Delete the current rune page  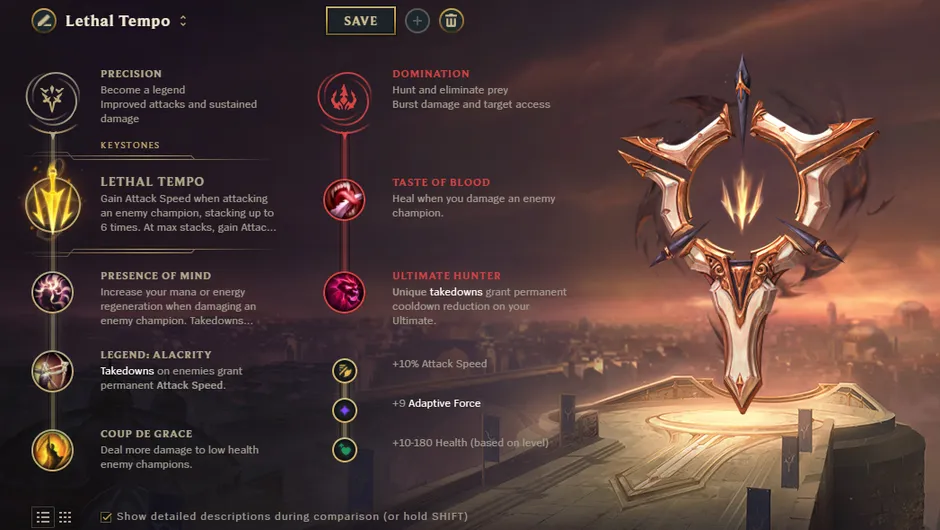(x=451, y=21)
